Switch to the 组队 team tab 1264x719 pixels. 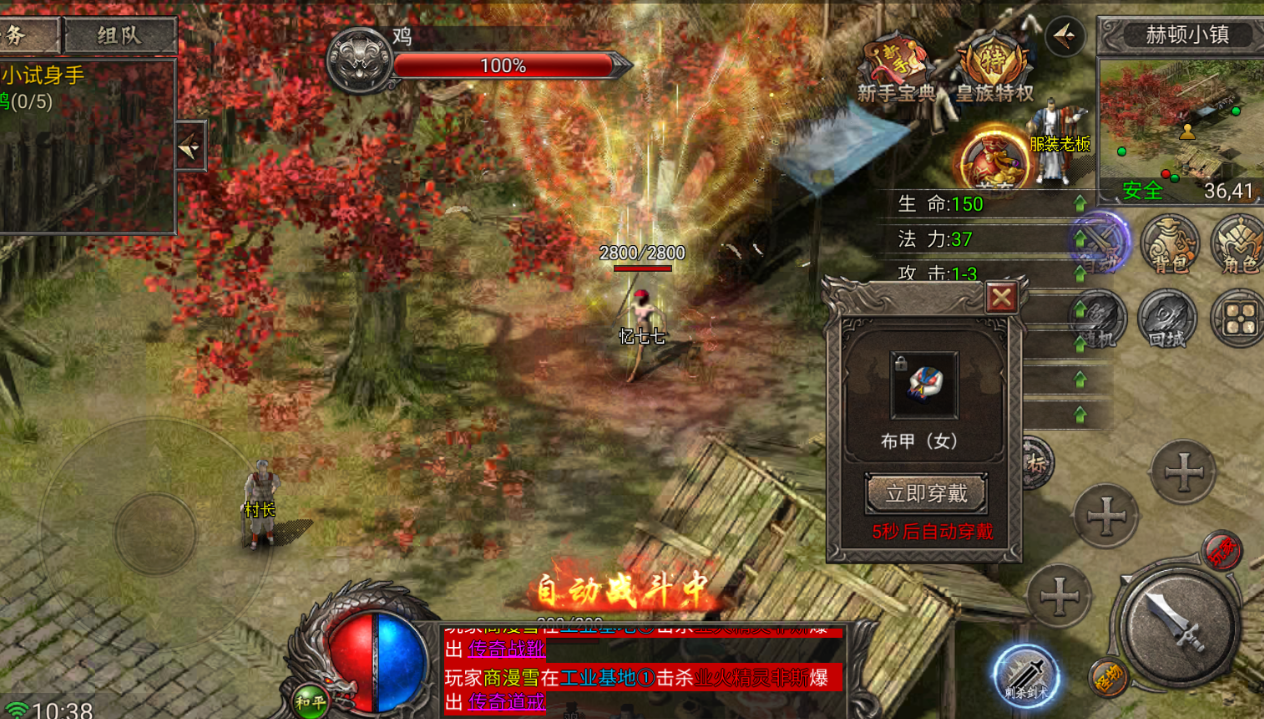tap(120, 36)
